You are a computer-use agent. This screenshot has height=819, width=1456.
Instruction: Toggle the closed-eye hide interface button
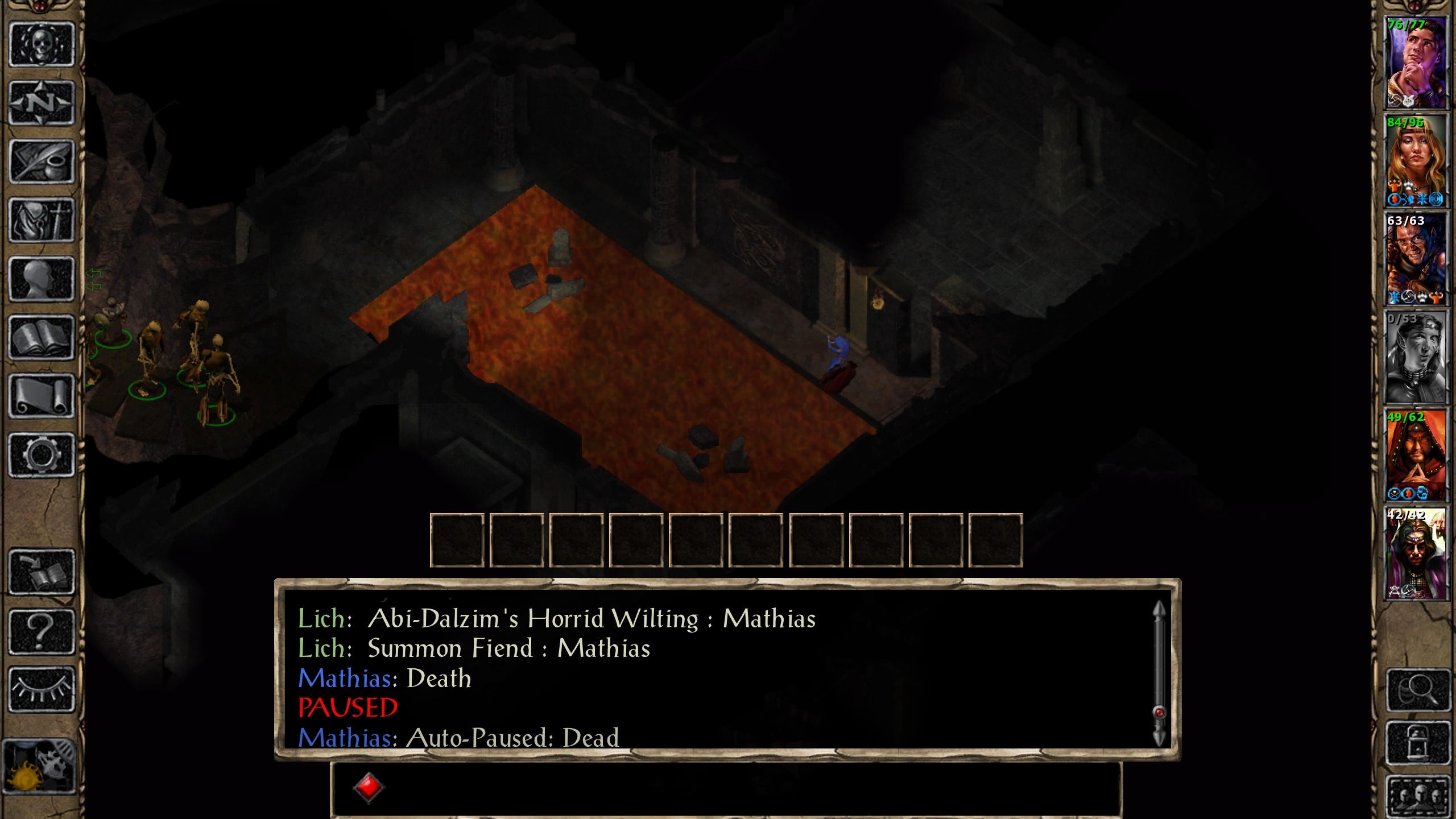click(x=42, y=689)
